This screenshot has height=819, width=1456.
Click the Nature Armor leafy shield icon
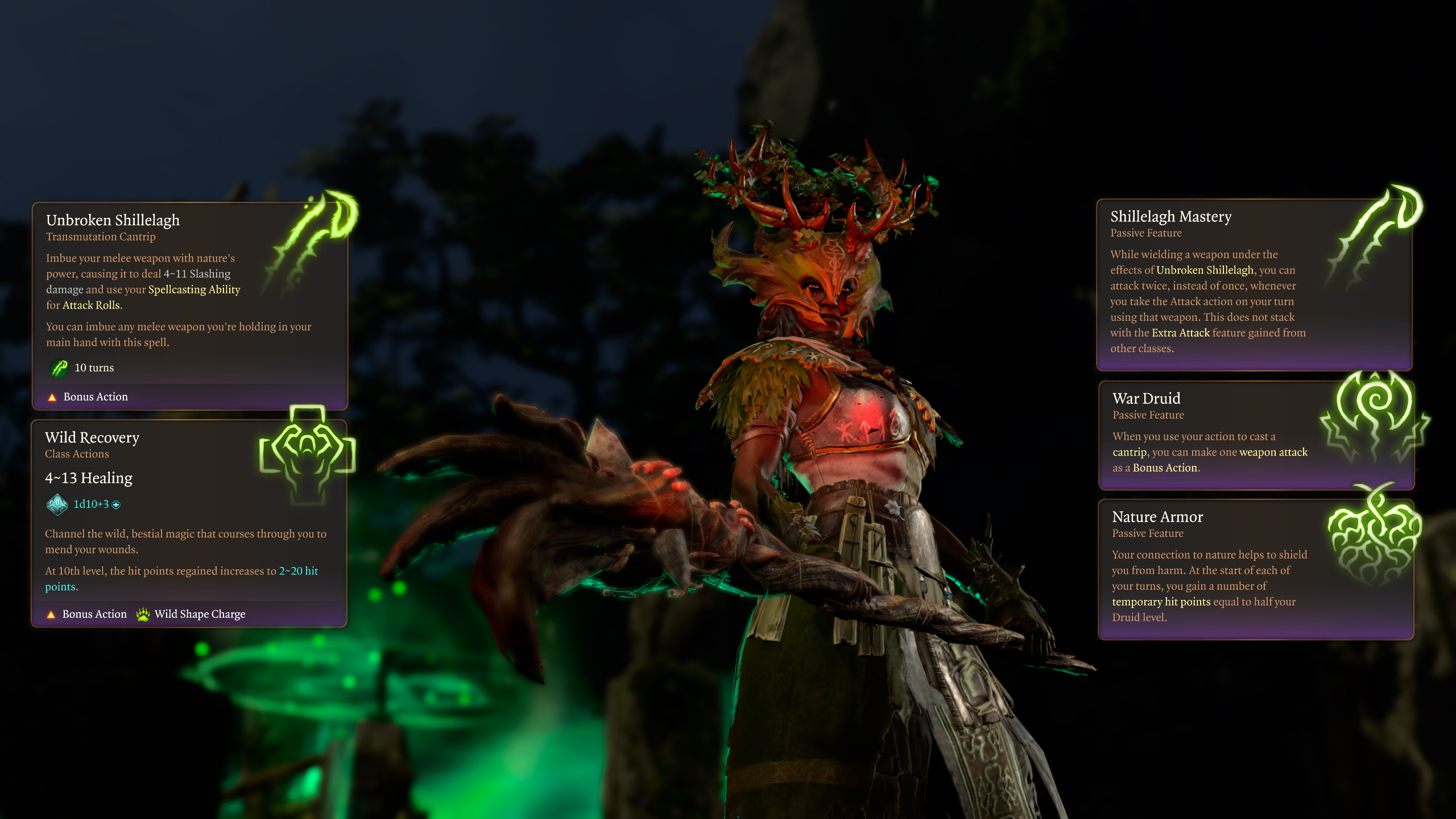pos(1374,537)
